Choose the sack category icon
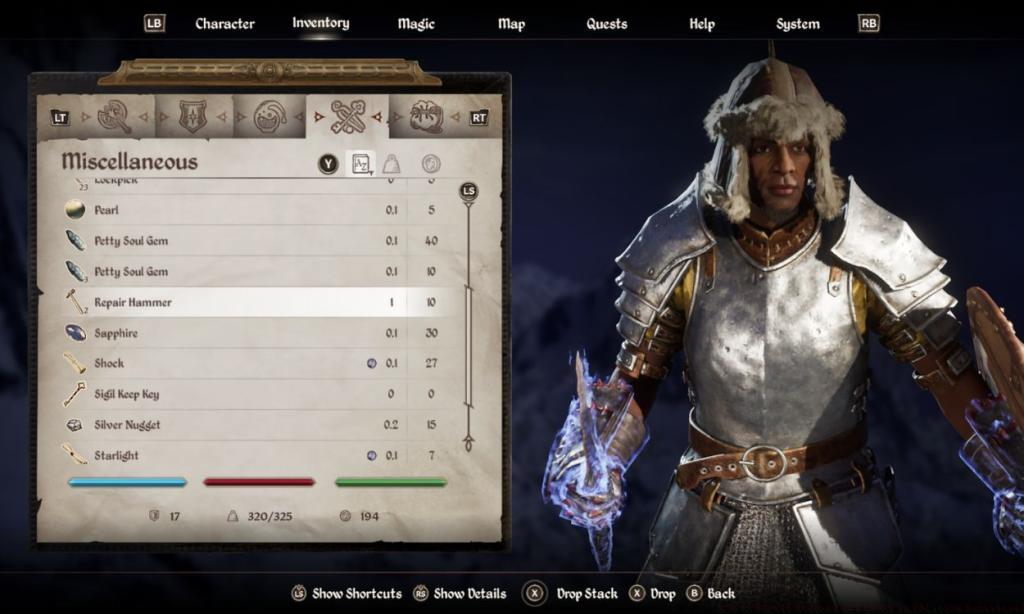This screenshot has width=1024, height=614. (426, 117)
